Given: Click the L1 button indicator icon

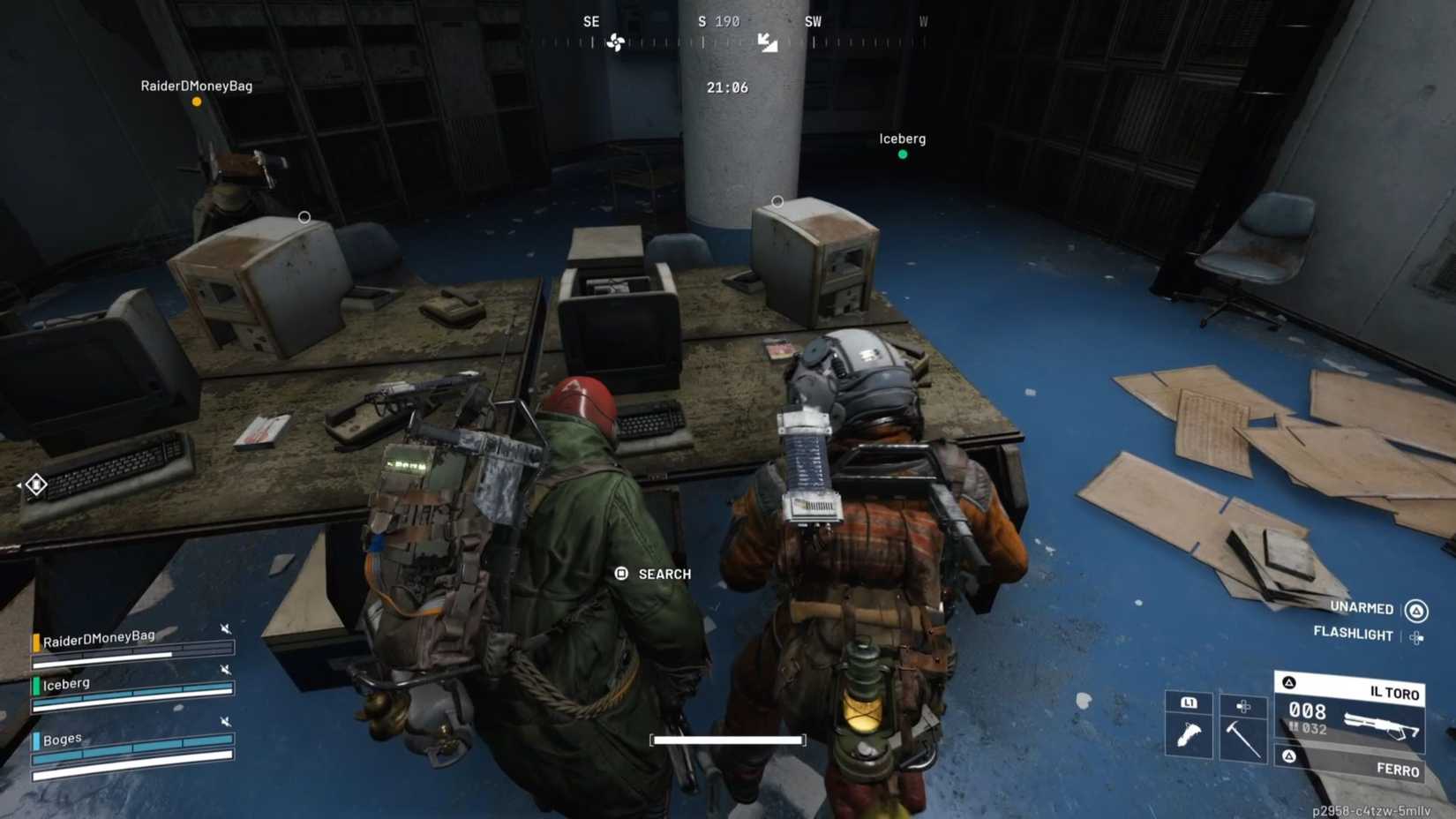Looking at the screenshot, I should click(x=1189, y=703).
